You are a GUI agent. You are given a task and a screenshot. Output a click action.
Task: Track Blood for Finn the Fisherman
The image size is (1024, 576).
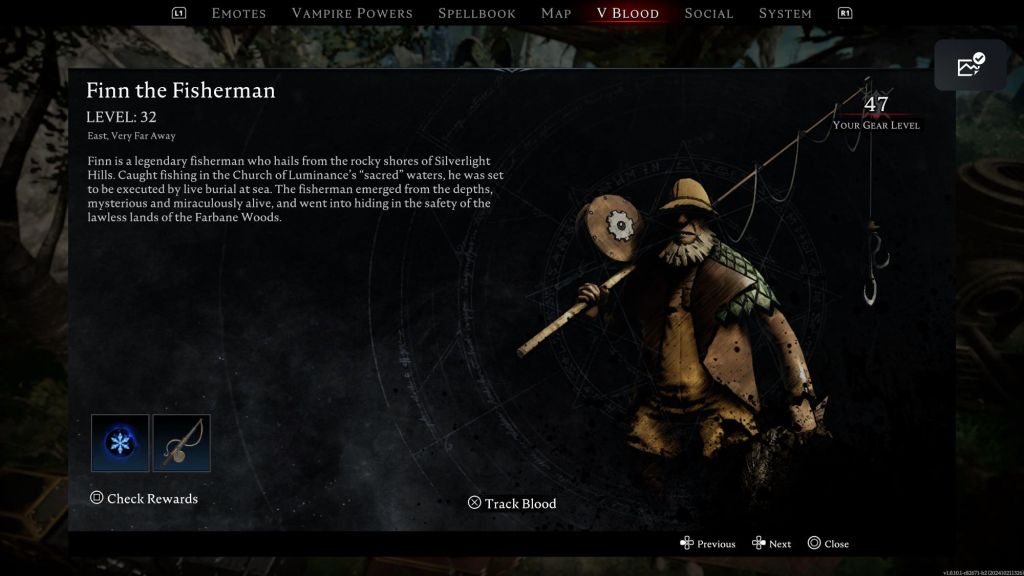(x=512, y=503)
